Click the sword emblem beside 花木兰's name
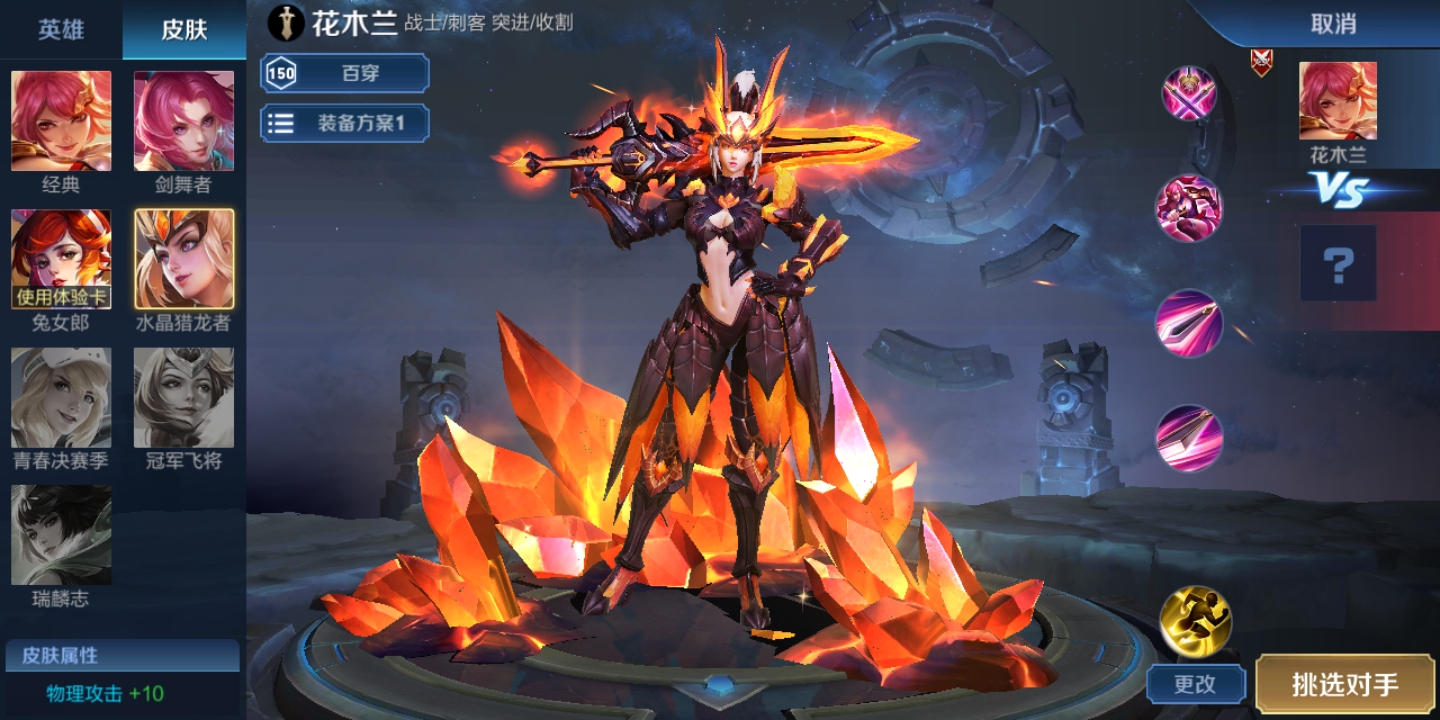The image size is (1440, 720). coord(288,20)
